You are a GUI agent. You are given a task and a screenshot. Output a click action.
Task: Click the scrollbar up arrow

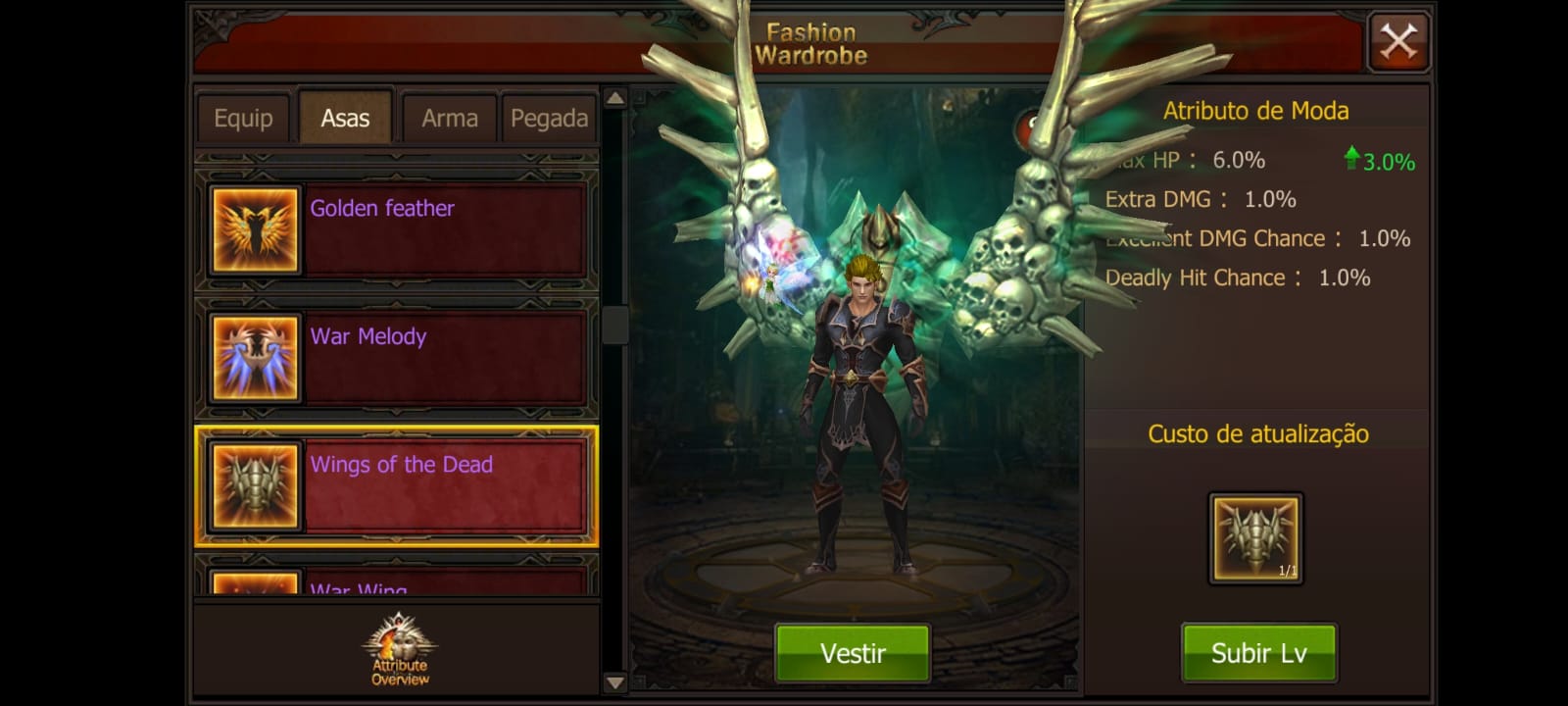click(x=615, y=98)
